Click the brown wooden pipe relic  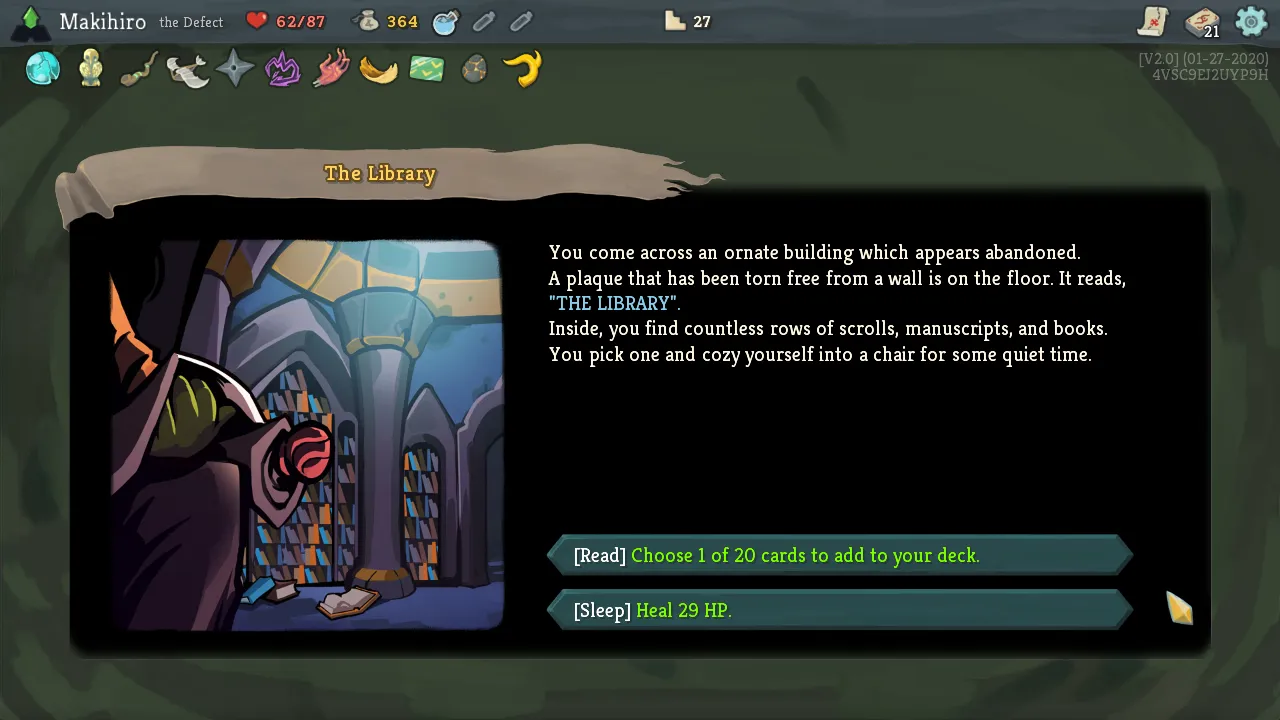pyautogui.click(x=139, y=70)
